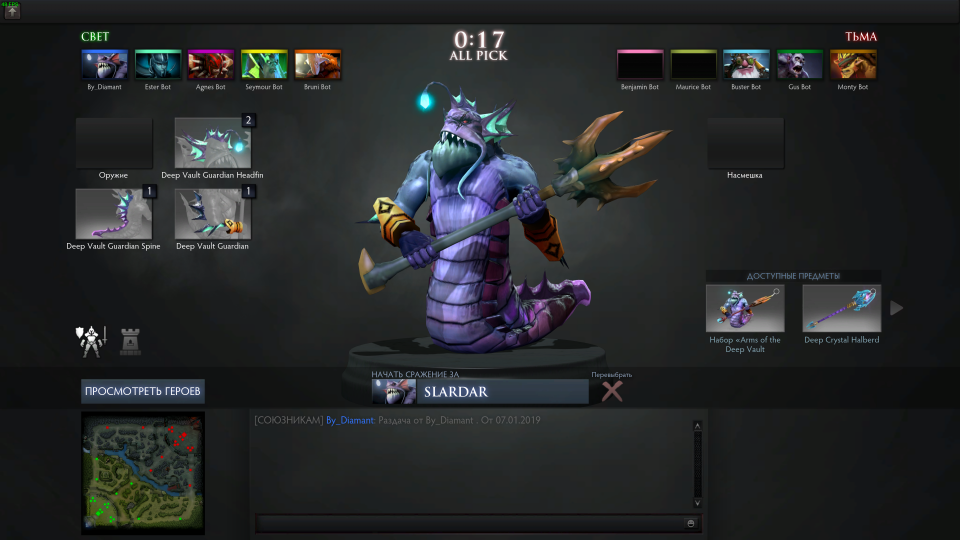Select Monty Bot's hero portrait
This screenshot has width=960, height=540.
point(853,65)
